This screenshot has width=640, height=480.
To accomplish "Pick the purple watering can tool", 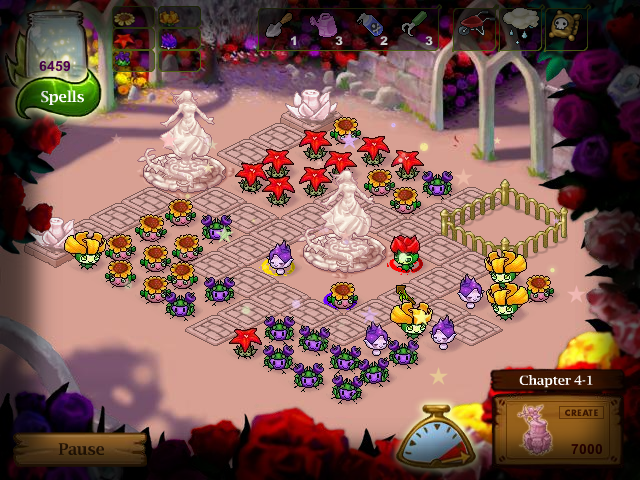I will tap(327, 27).
